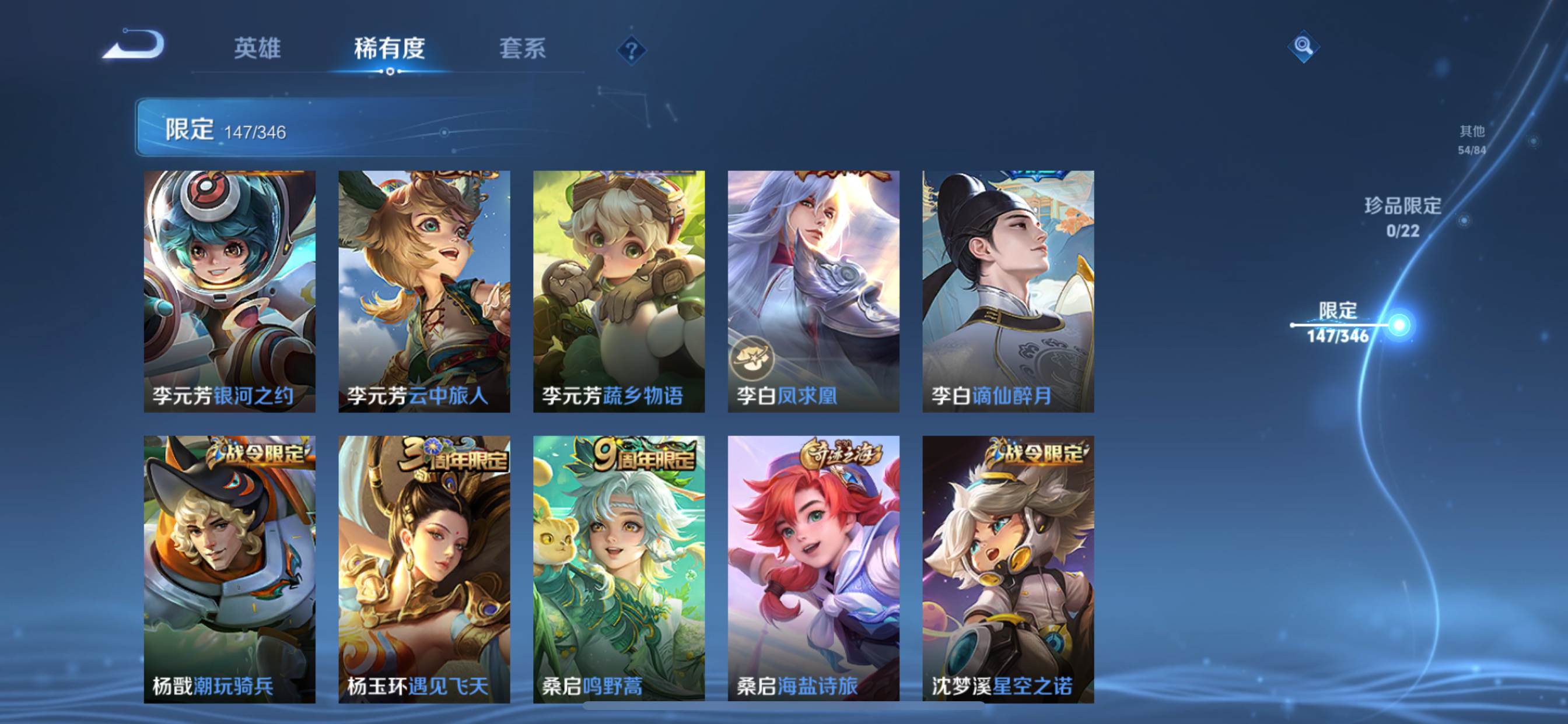Select 李白 谪仙醉月 skin card

tap(1009, 291)
